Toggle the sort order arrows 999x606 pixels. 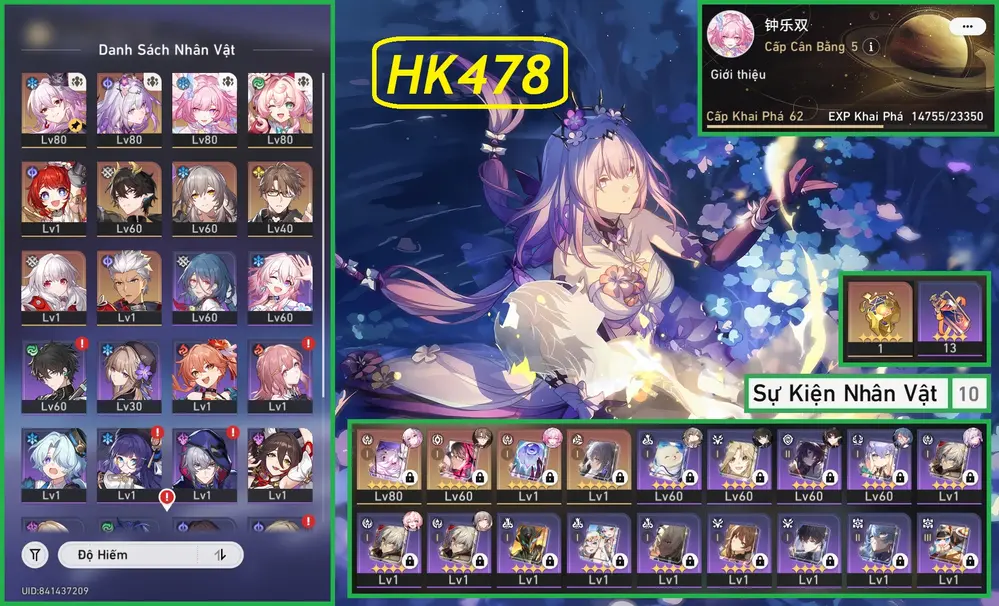click(x=220, y=555)
